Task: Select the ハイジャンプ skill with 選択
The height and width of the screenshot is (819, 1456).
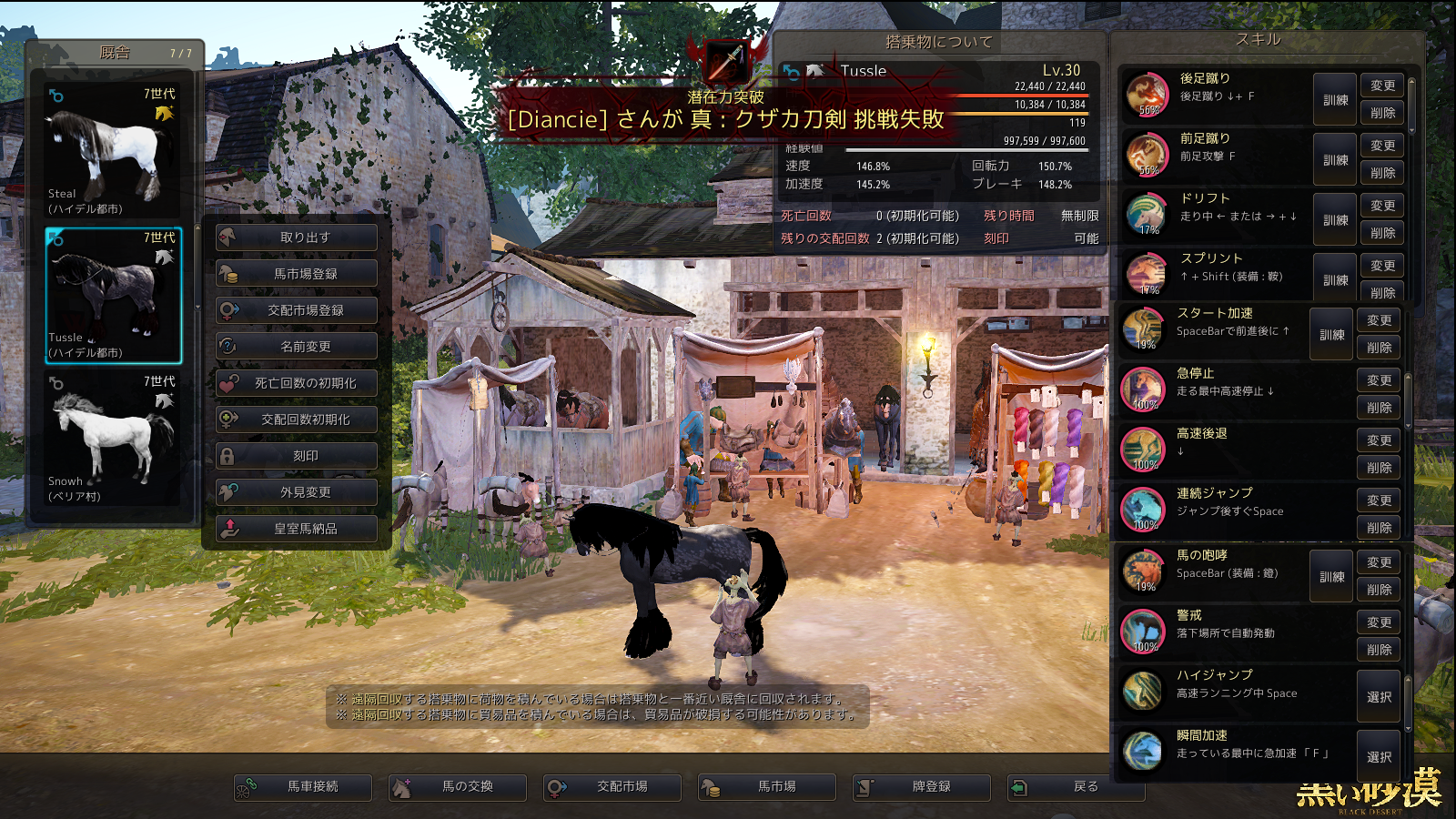Action: (1379, 697)
